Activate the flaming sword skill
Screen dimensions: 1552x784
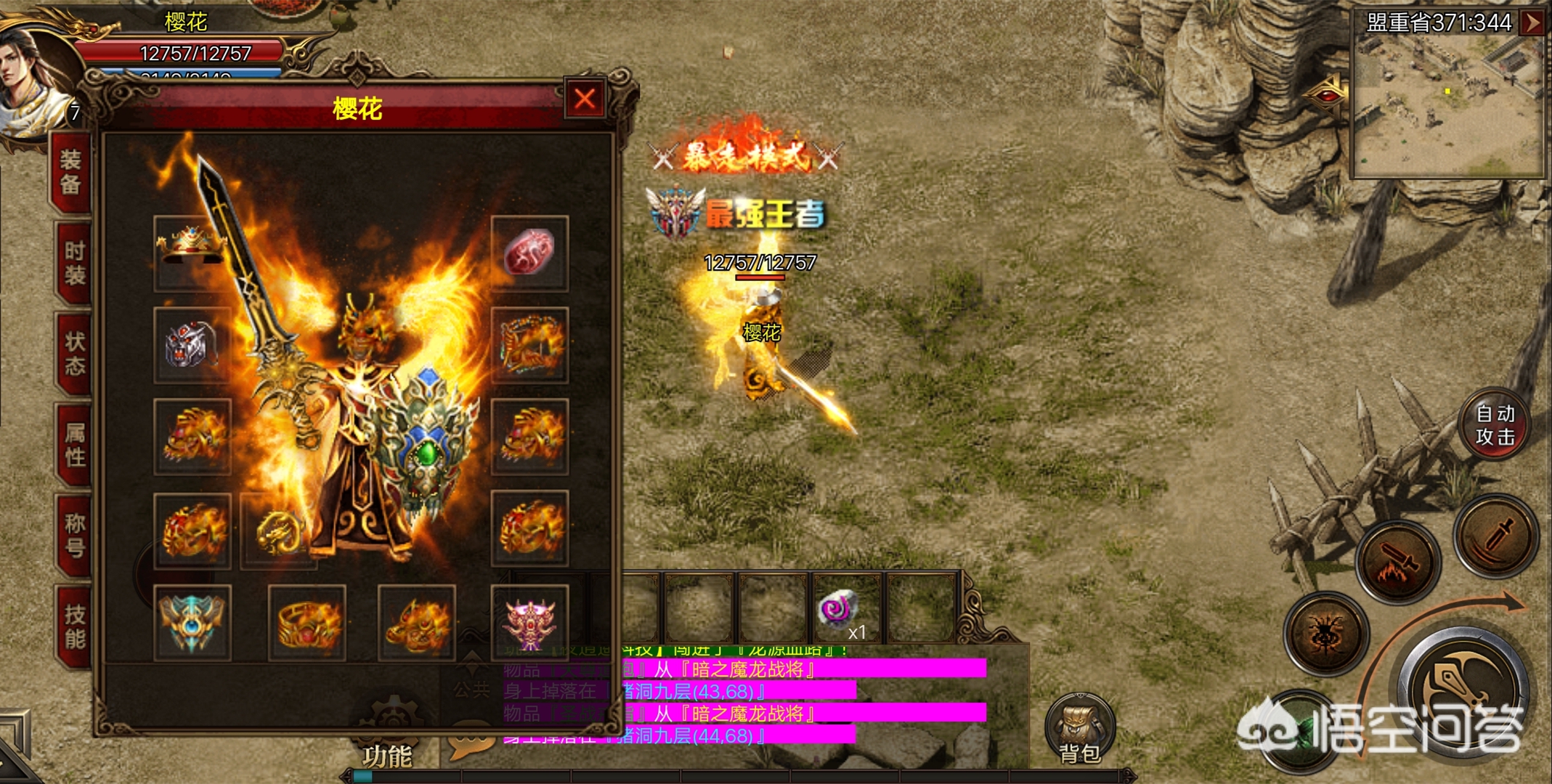[x=1398, y=561]
